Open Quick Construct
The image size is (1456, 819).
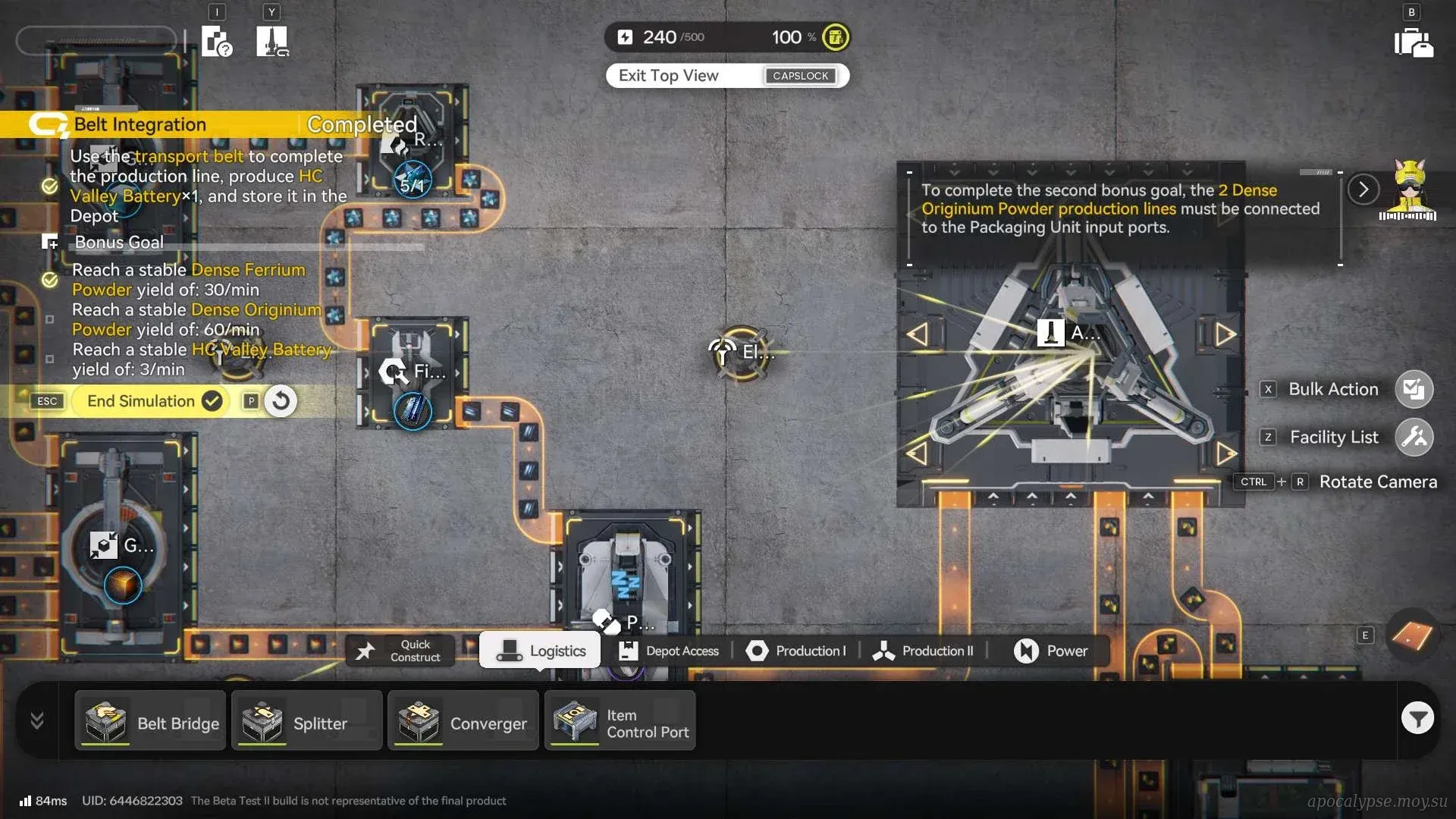[400, 651]
